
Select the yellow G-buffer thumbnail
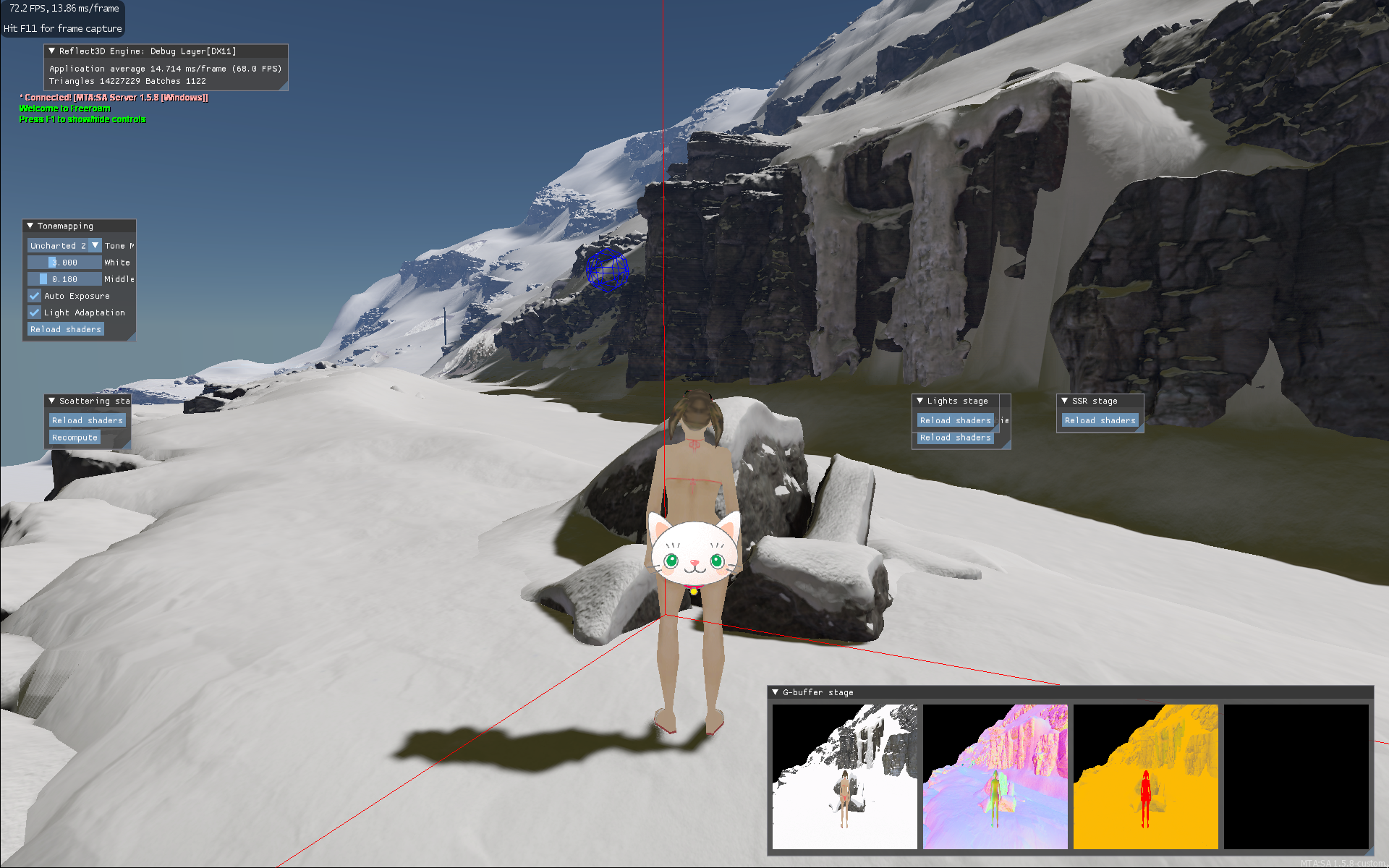tap(1146, 776)
